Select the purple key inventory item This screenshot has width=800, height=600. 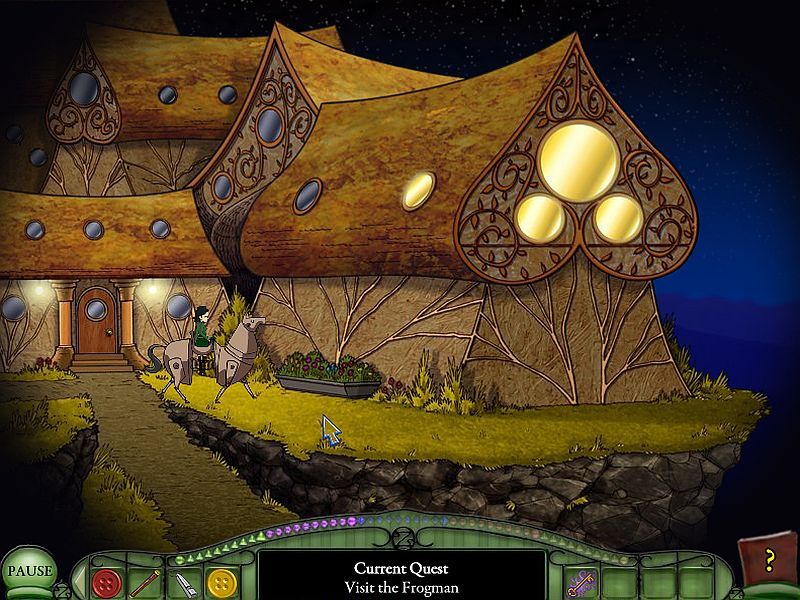pos(580,581)
